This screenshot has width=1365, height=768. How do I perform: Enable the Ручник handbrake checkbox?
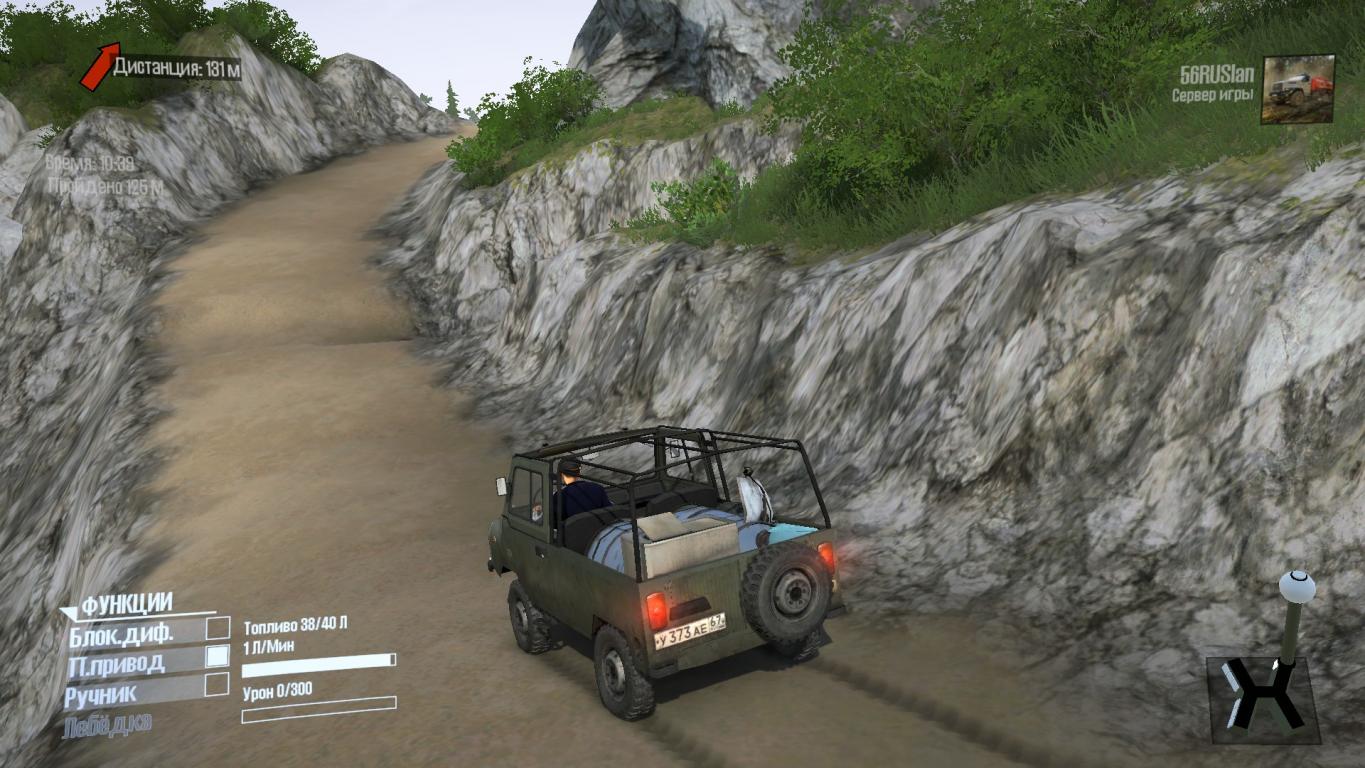217,685
